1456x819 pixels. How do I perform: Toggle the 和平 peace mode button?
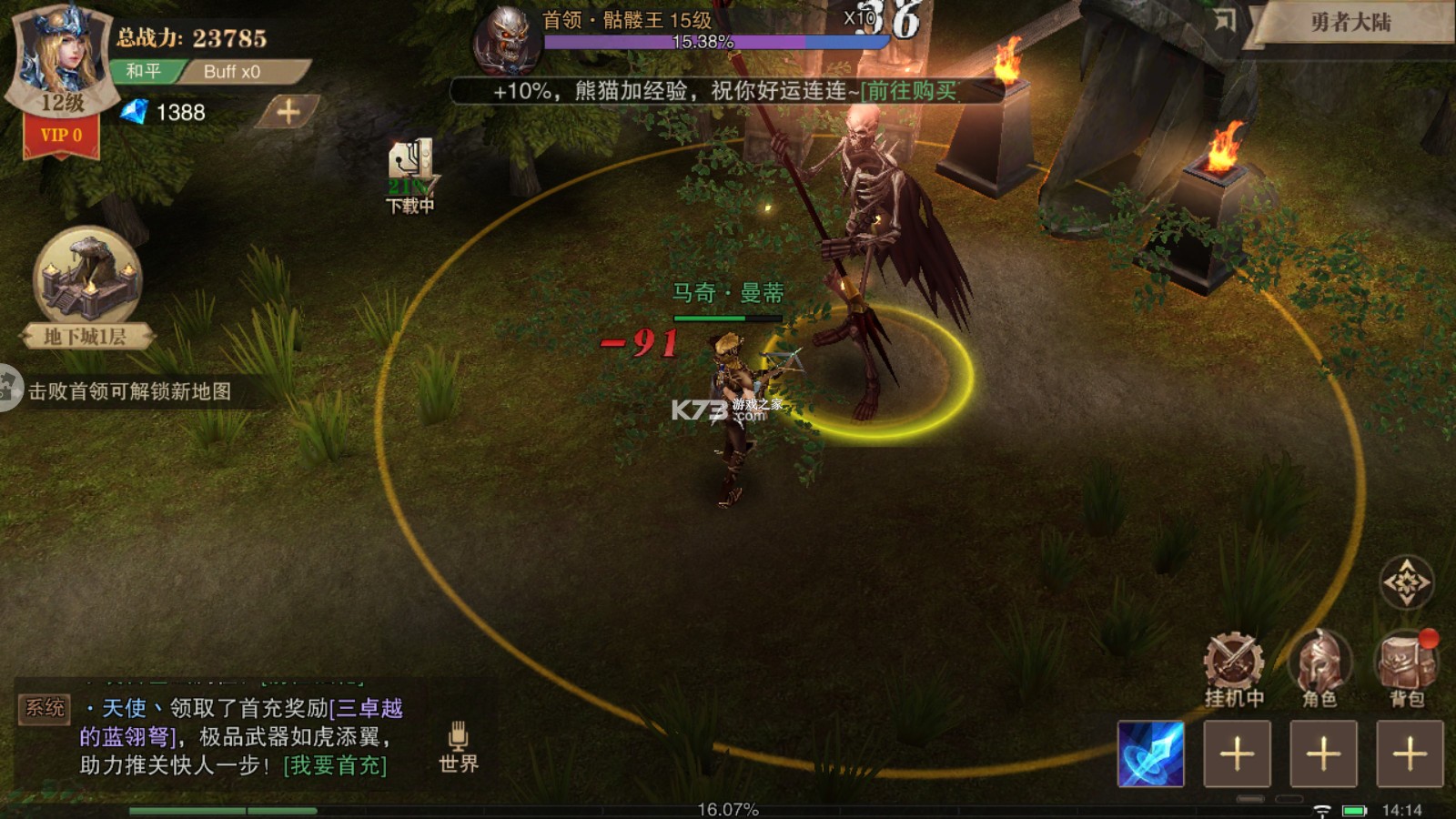[x=144, y=71]
